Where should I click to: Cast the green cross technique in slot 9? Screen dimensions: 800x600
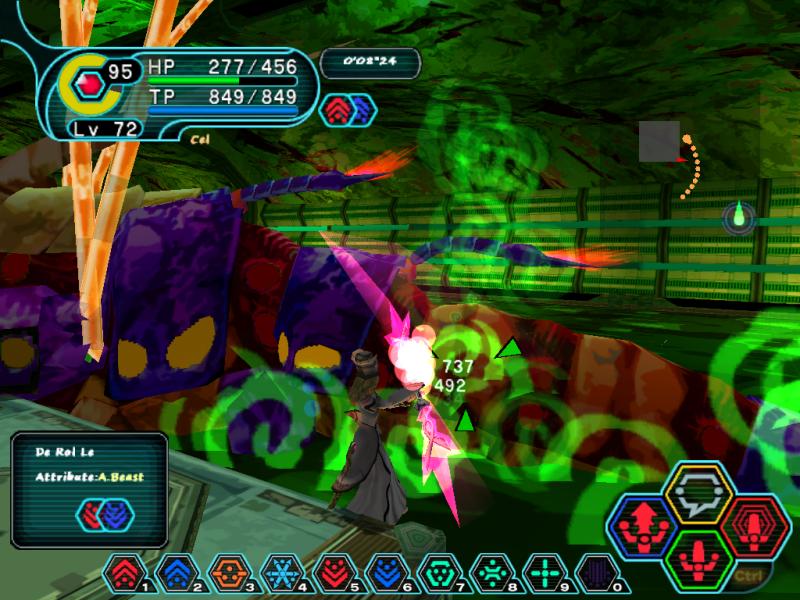[x=545, y=573]
